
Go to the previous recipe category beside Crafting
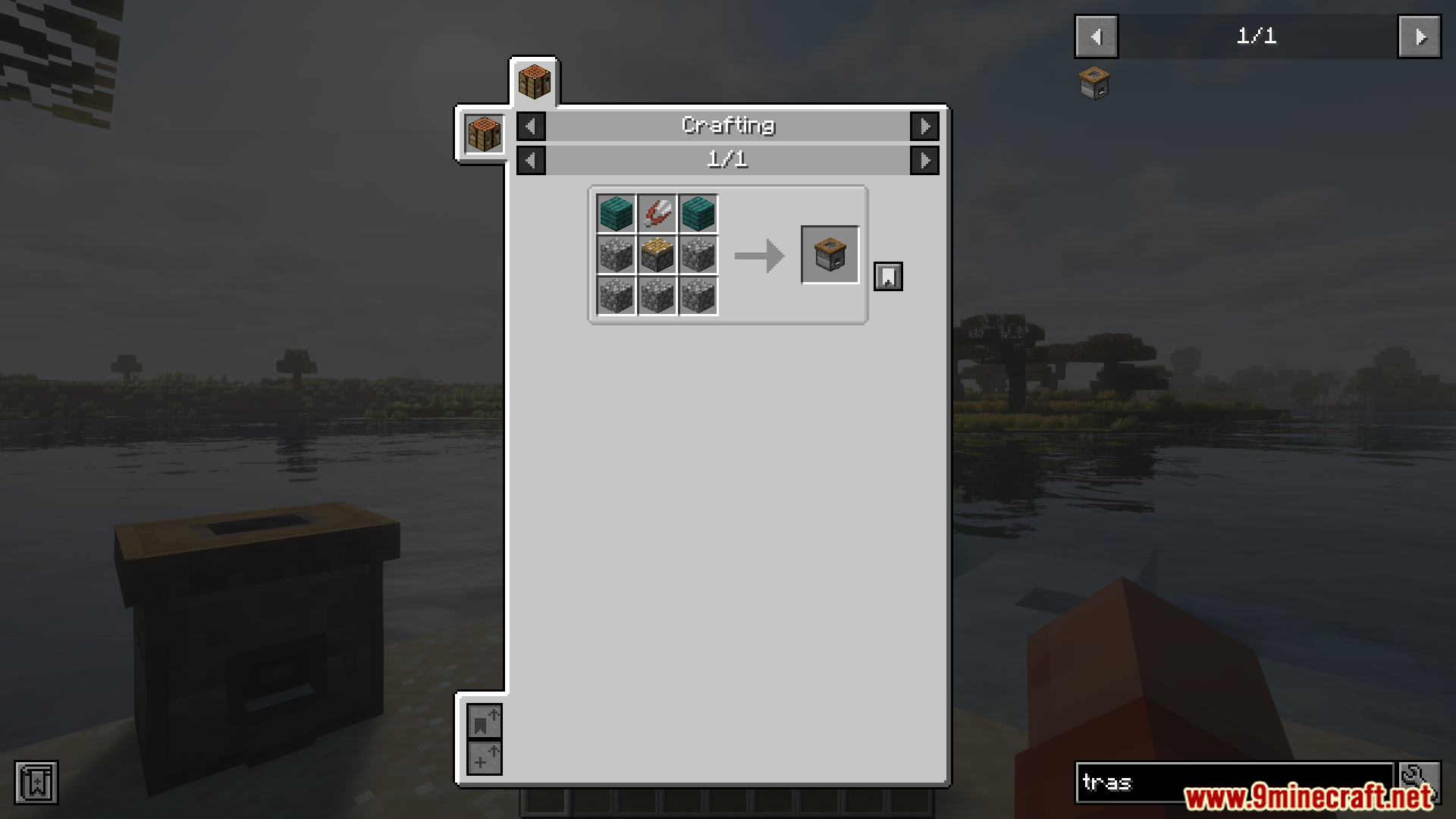(x=531, y=126)
